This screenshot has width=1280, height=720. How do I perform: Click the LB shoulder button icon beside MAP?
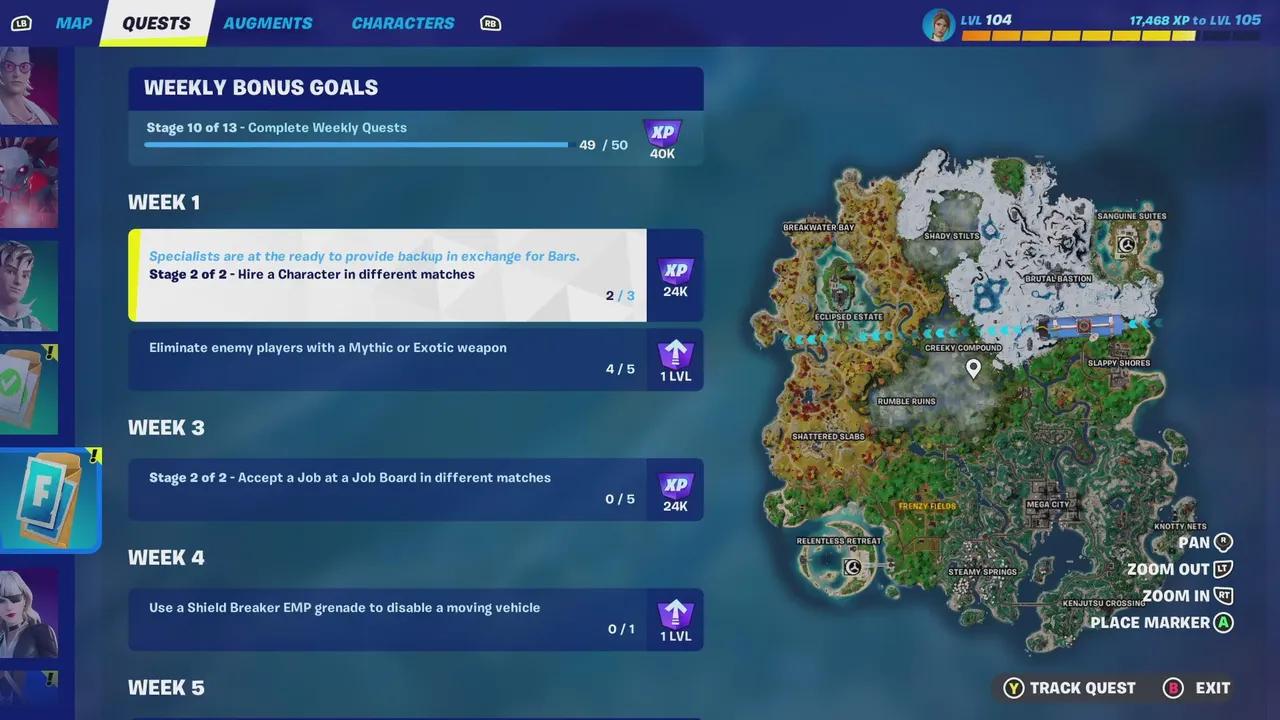[x=21, y=23]
